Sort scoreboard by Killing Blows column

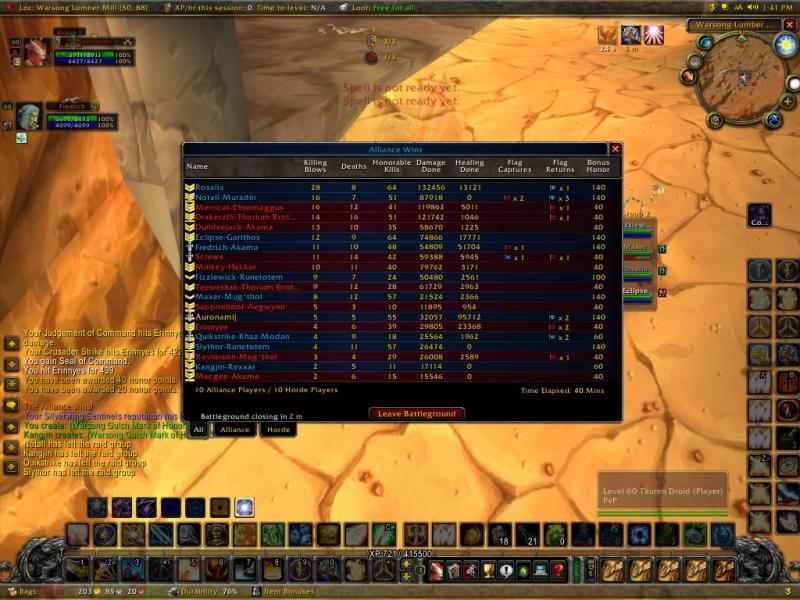point(315,166)
